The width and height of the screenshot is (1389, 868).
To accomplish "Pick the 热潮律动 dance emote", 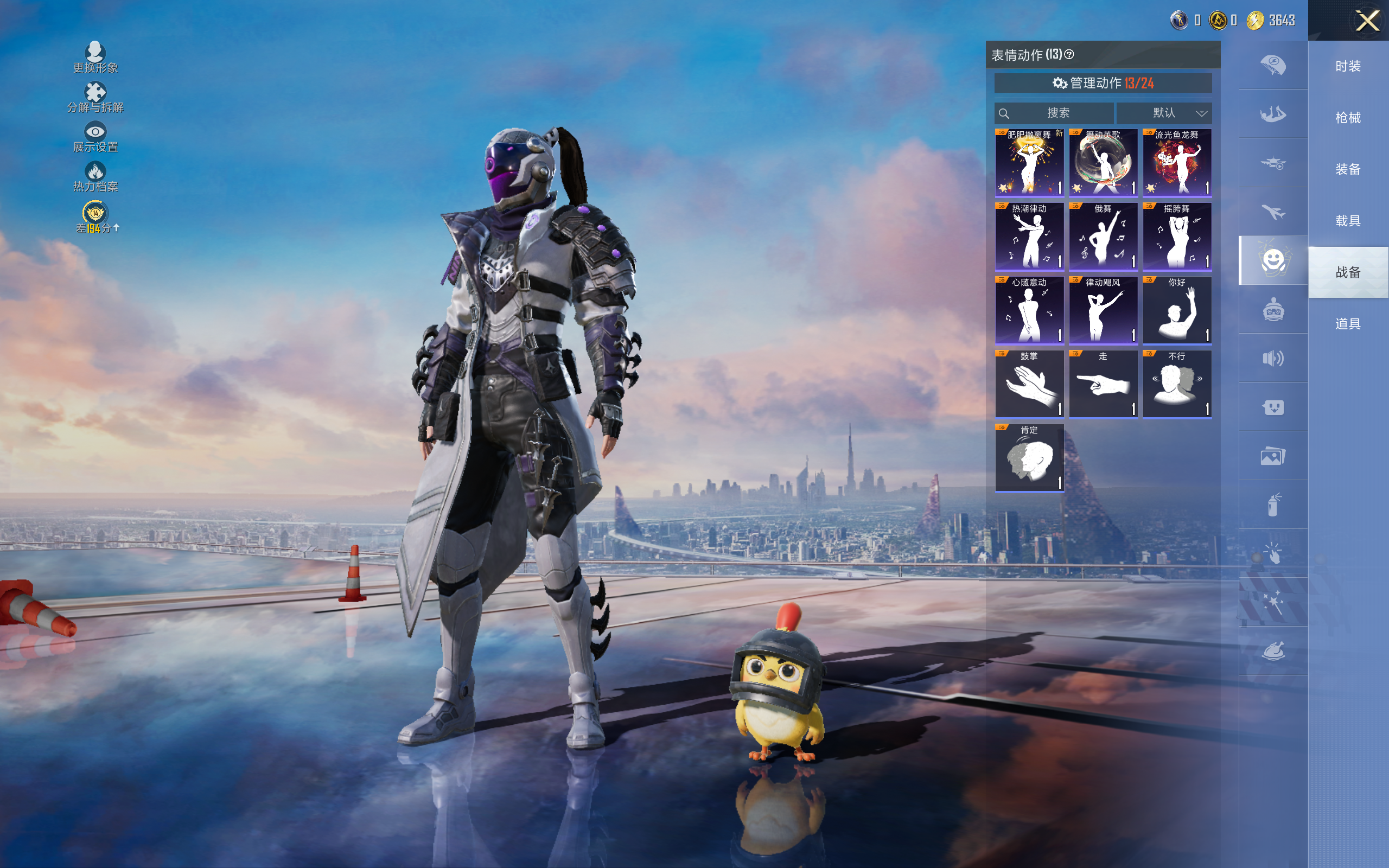I will (1029, 237).
